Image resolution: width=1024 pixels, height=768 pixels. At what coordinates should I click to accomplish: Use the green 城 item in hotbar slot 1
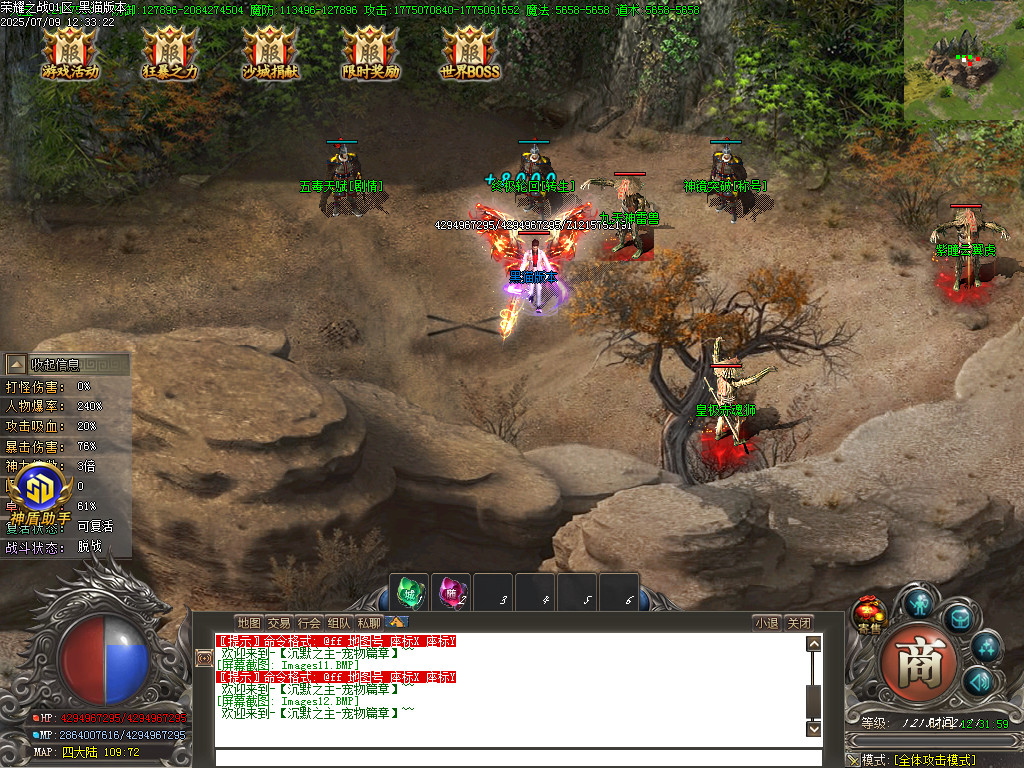pos(408,592)
